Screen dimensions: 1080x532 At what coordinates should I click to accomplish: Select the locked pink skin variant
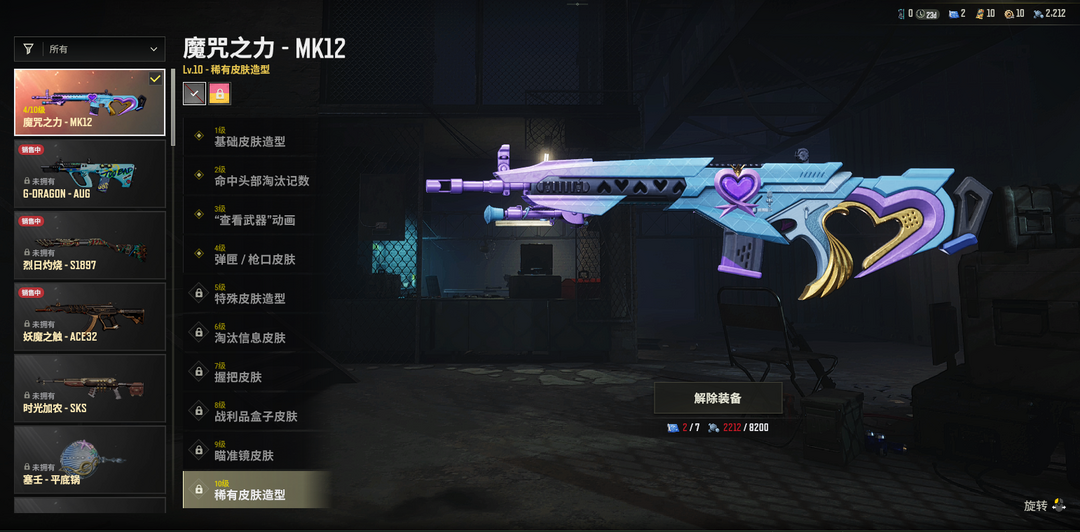(x=219, y=94)
